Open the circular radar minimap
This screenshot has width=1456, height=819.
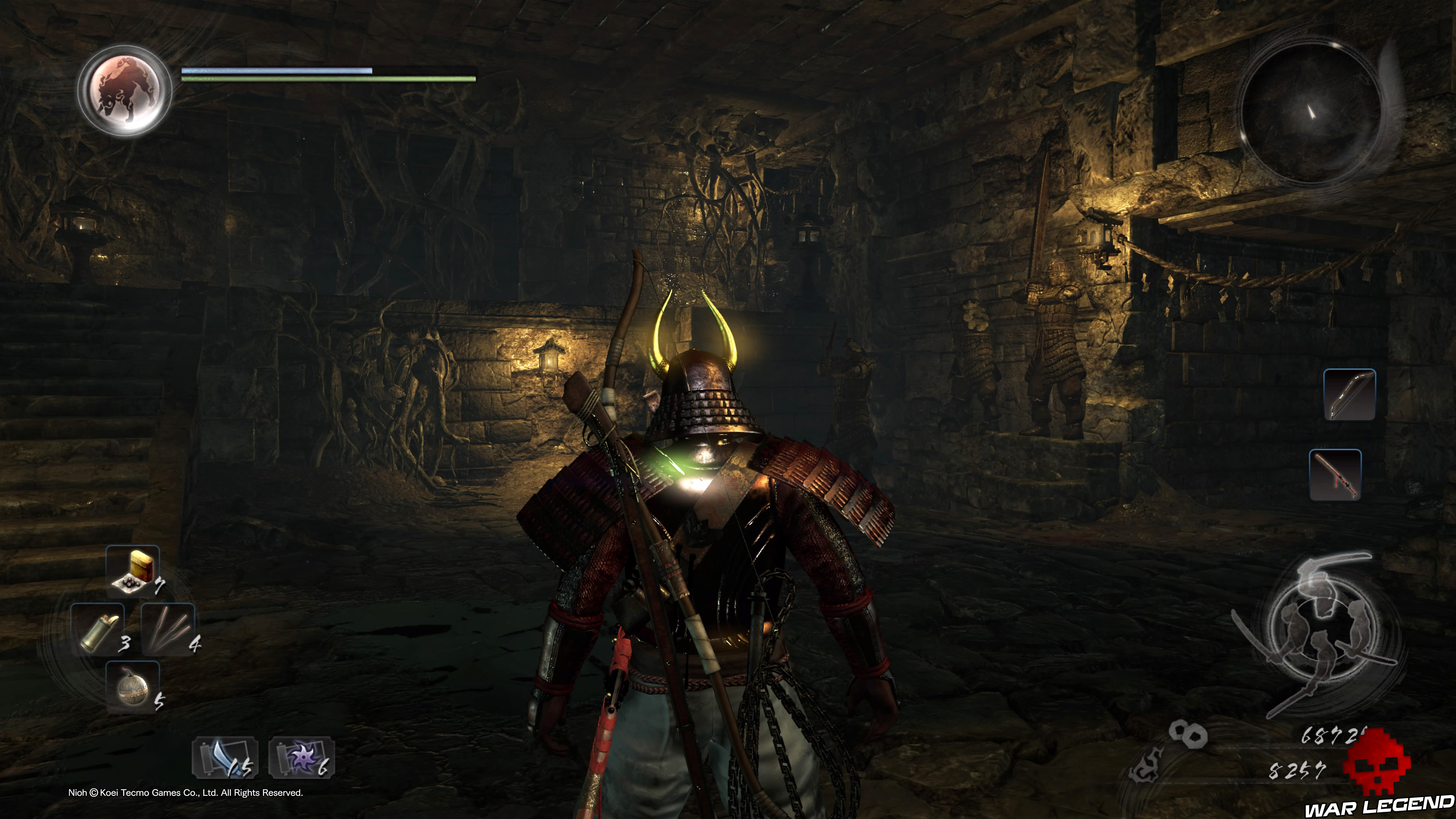coord(1310,113)
